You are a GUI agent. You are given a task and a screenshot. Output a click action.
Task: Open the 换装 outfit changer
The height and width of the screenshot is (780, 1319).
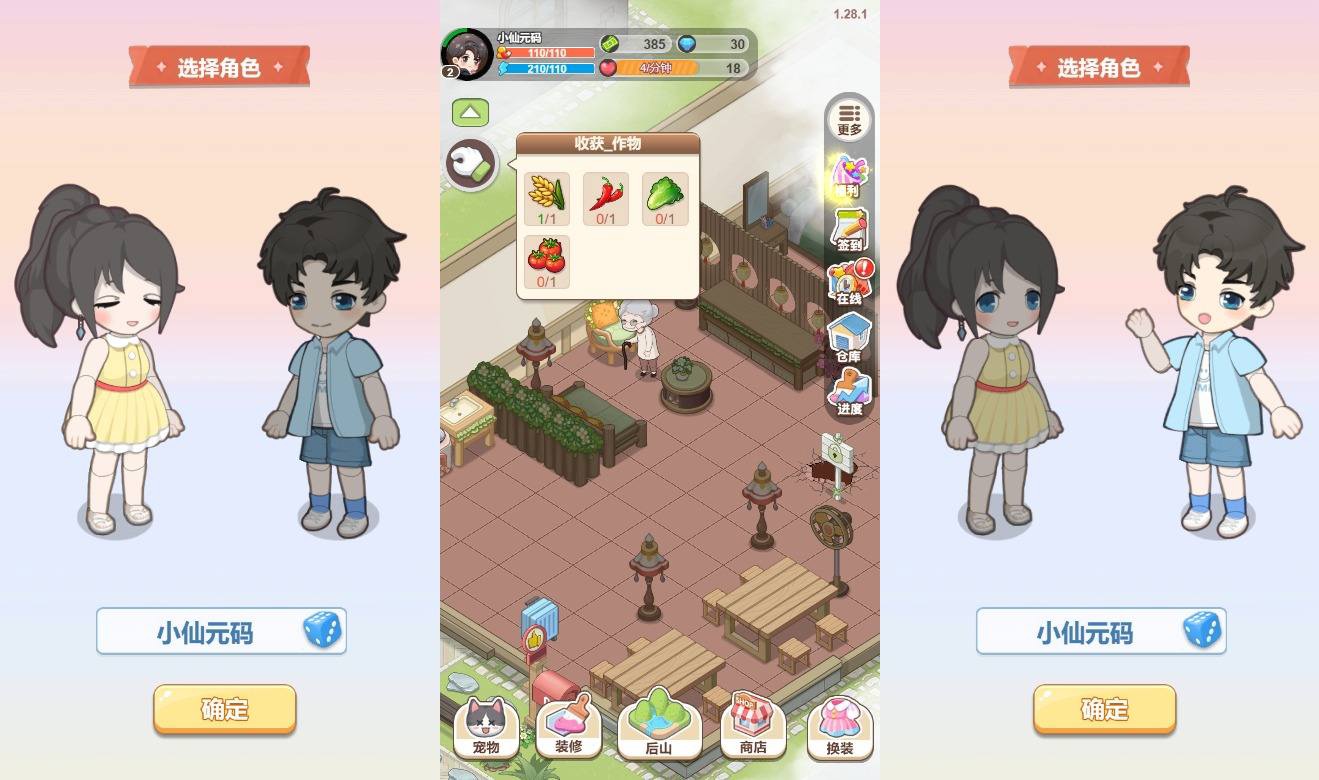pos(840,727)
